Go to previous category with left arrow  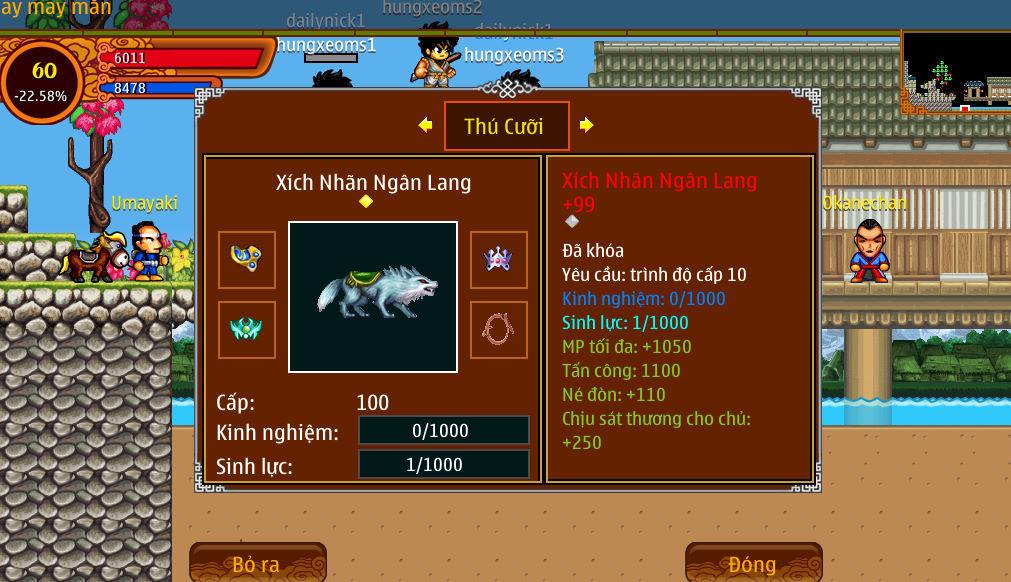(x=425, y=125)
